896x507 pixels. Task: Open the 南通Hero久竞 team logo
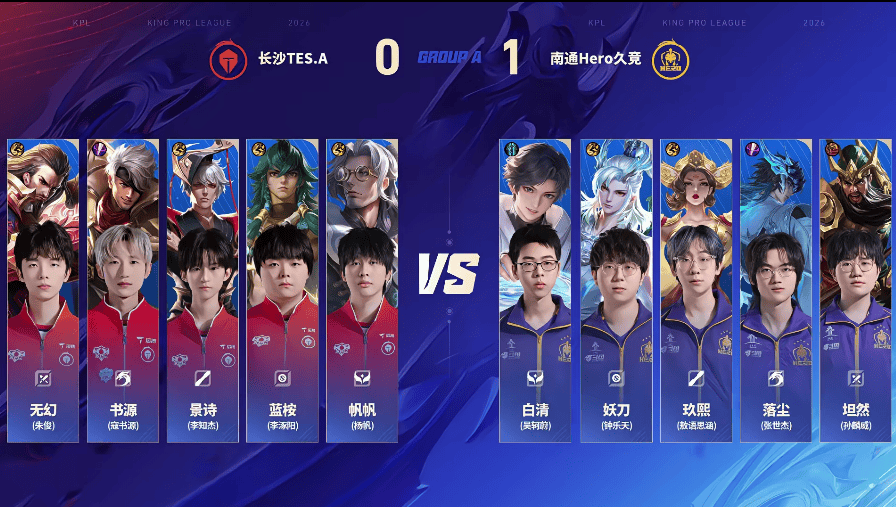coord(669,60)
